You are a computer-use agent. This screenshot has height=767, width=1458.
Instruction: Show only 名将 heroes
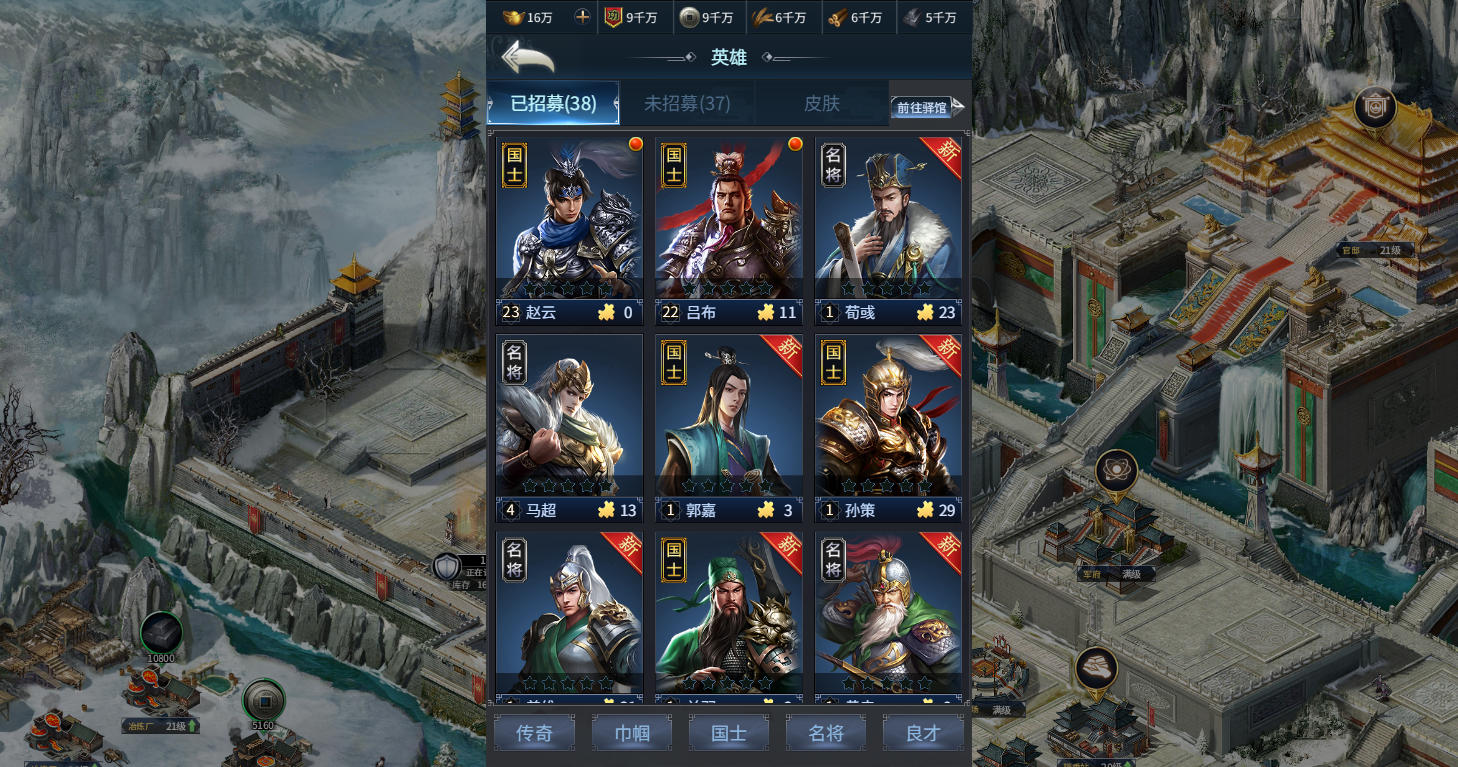(826, 733)
